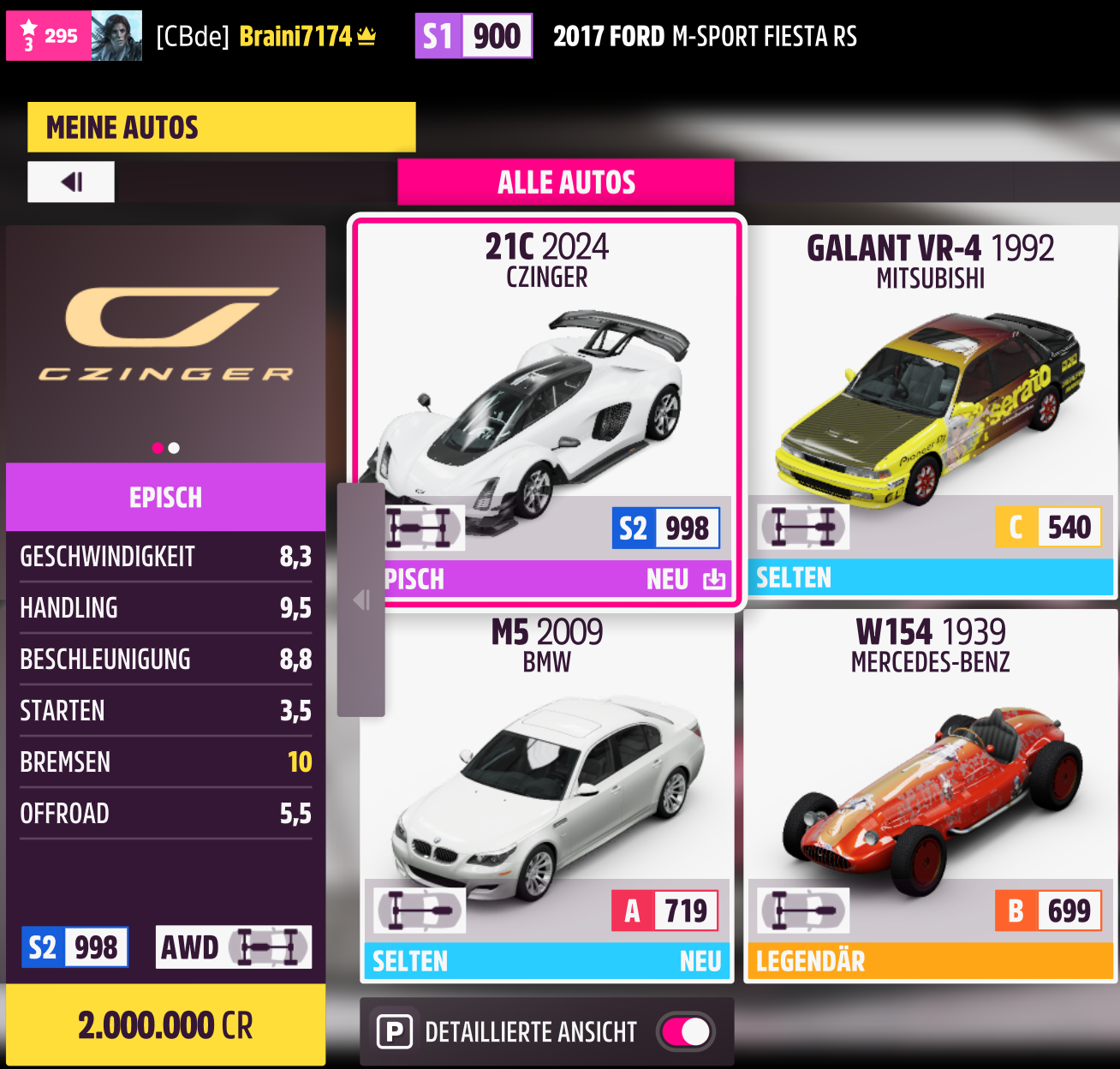Click the S2 998 rating on the Czinger card

(x=666, y=528)
